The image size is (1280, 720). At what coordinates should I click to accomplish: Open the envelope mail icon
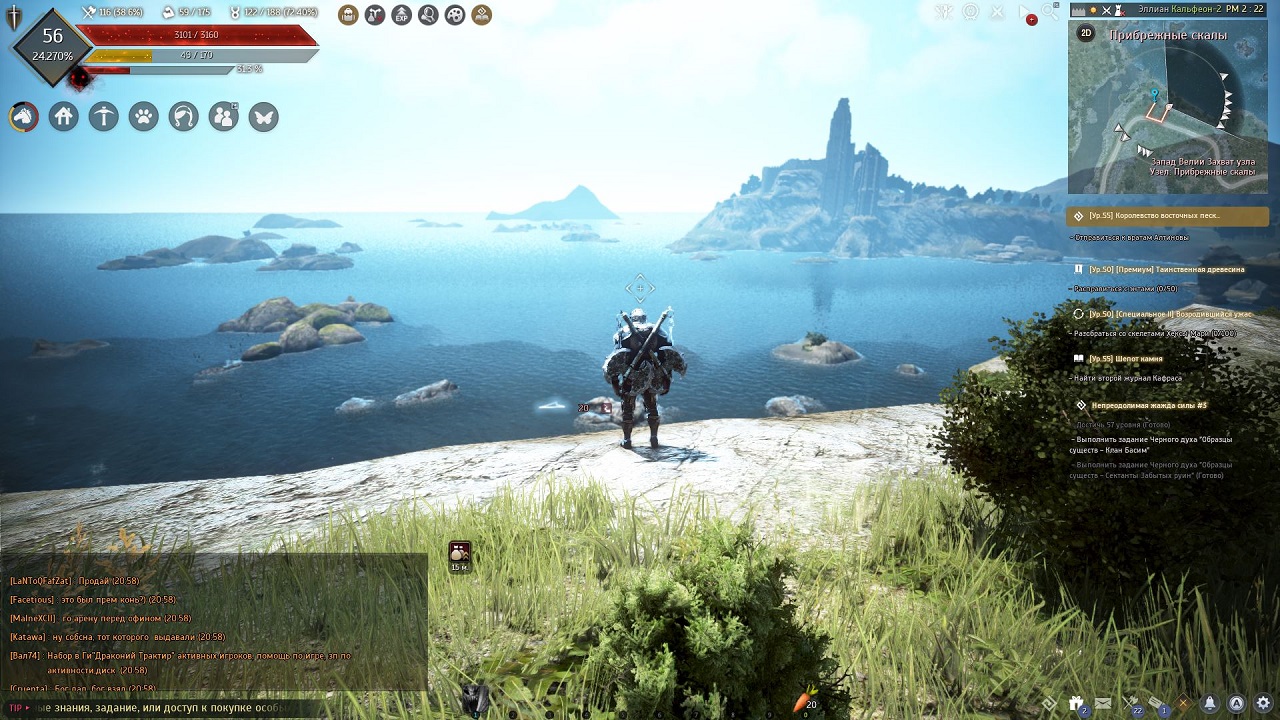click(1103, 704)
